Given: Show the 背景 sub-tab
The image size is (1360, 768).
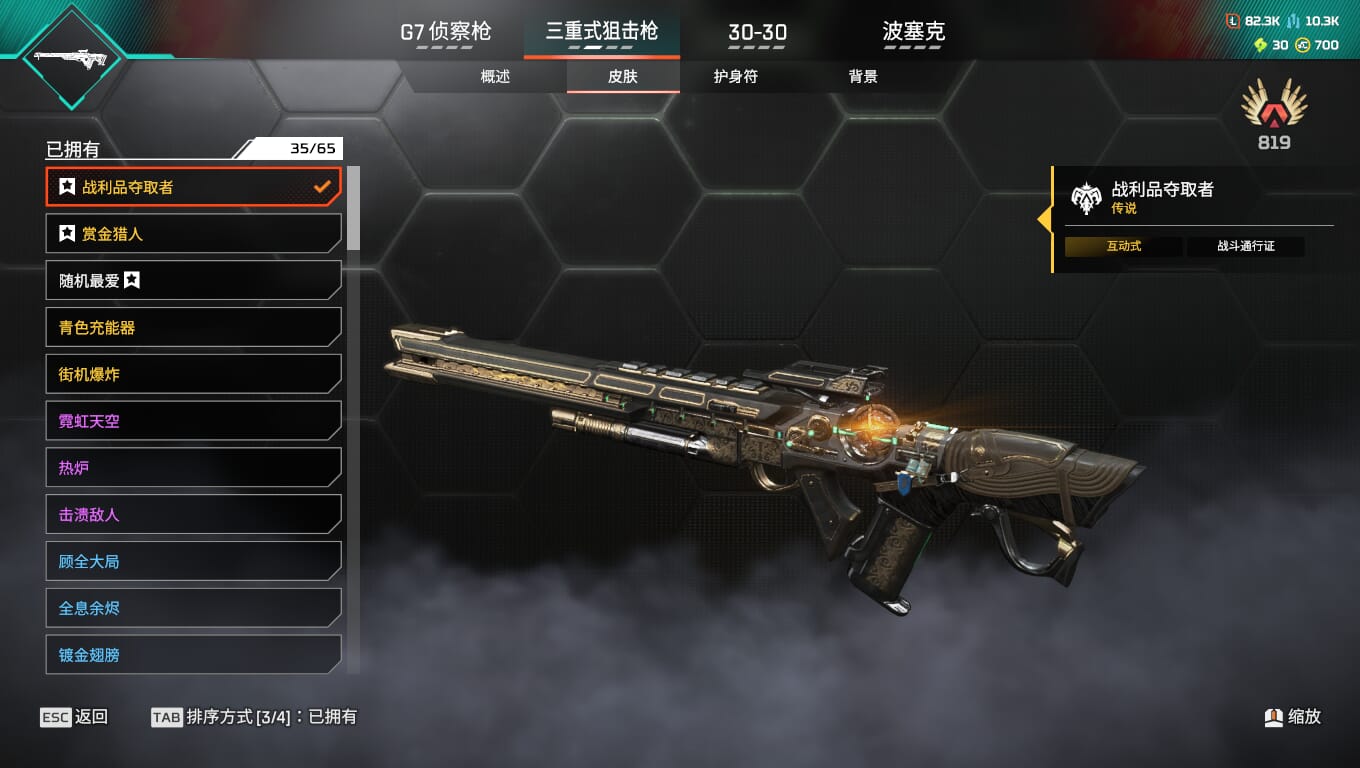Looking at the screenshot, I should (x=862, y=77).
